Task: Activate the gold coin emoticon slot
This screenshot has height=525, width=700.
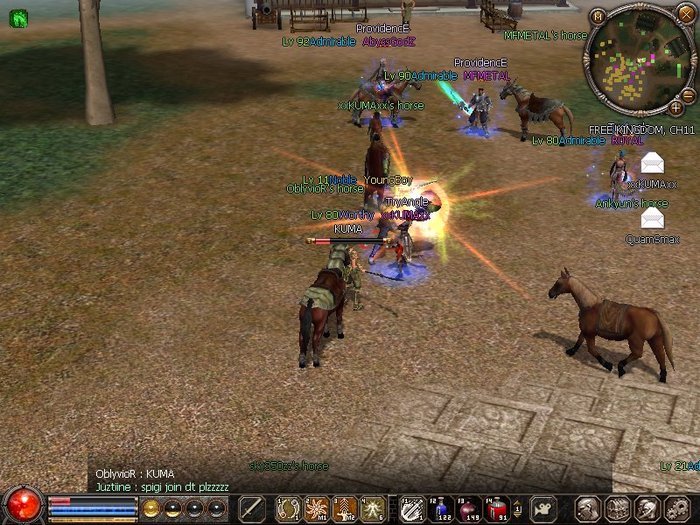Action: click(x=150, y=507)
